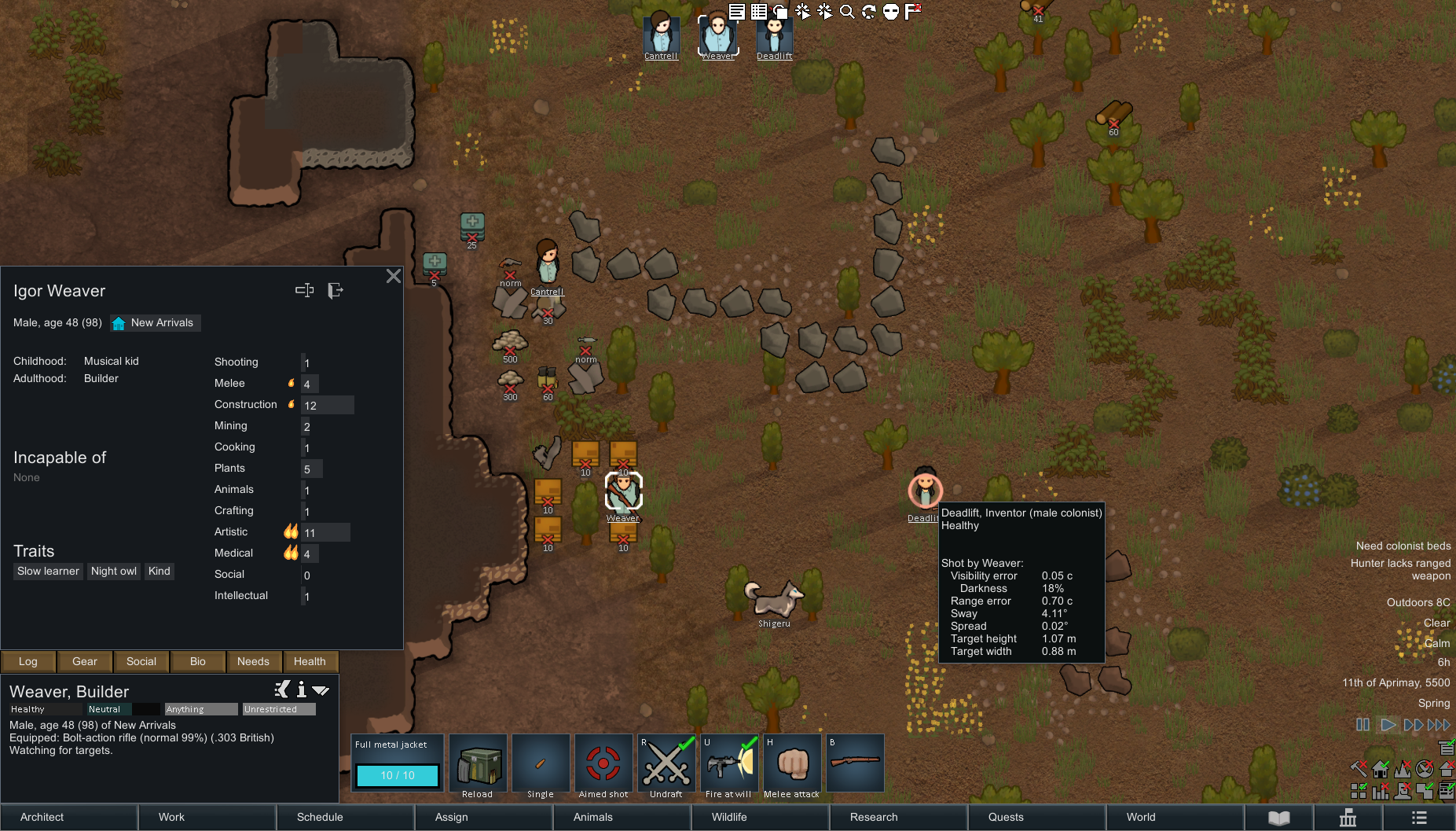1456x831 pixels.
Task: Open the Anything outfit dropdown
Action: tap(200, 709)
